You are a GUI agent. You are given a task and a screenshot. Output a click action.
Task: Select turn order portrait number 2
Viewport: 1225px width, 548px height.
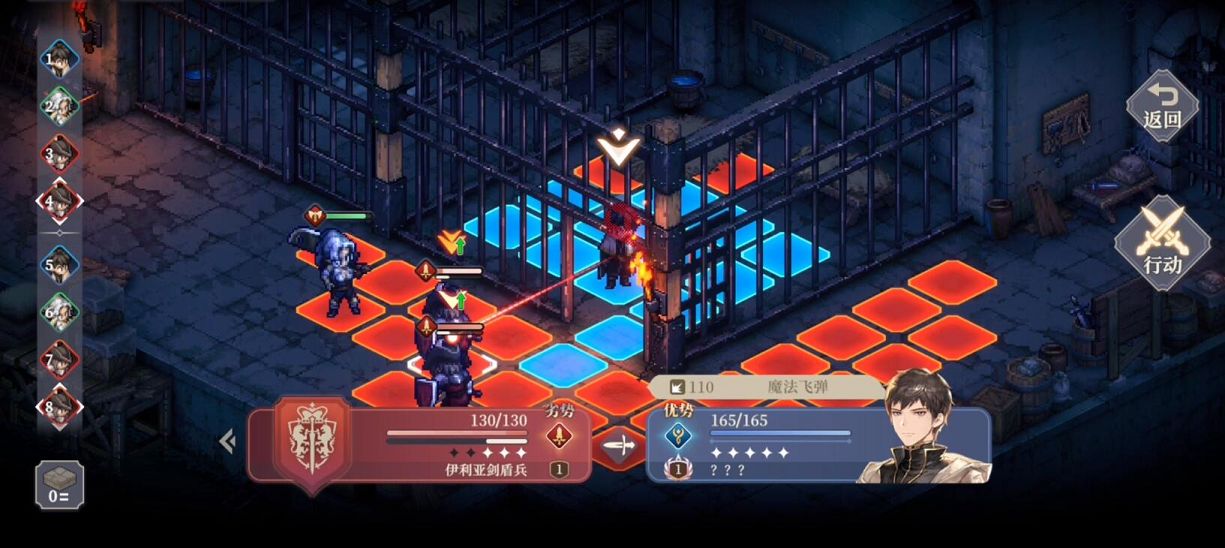tap(60, 106)
